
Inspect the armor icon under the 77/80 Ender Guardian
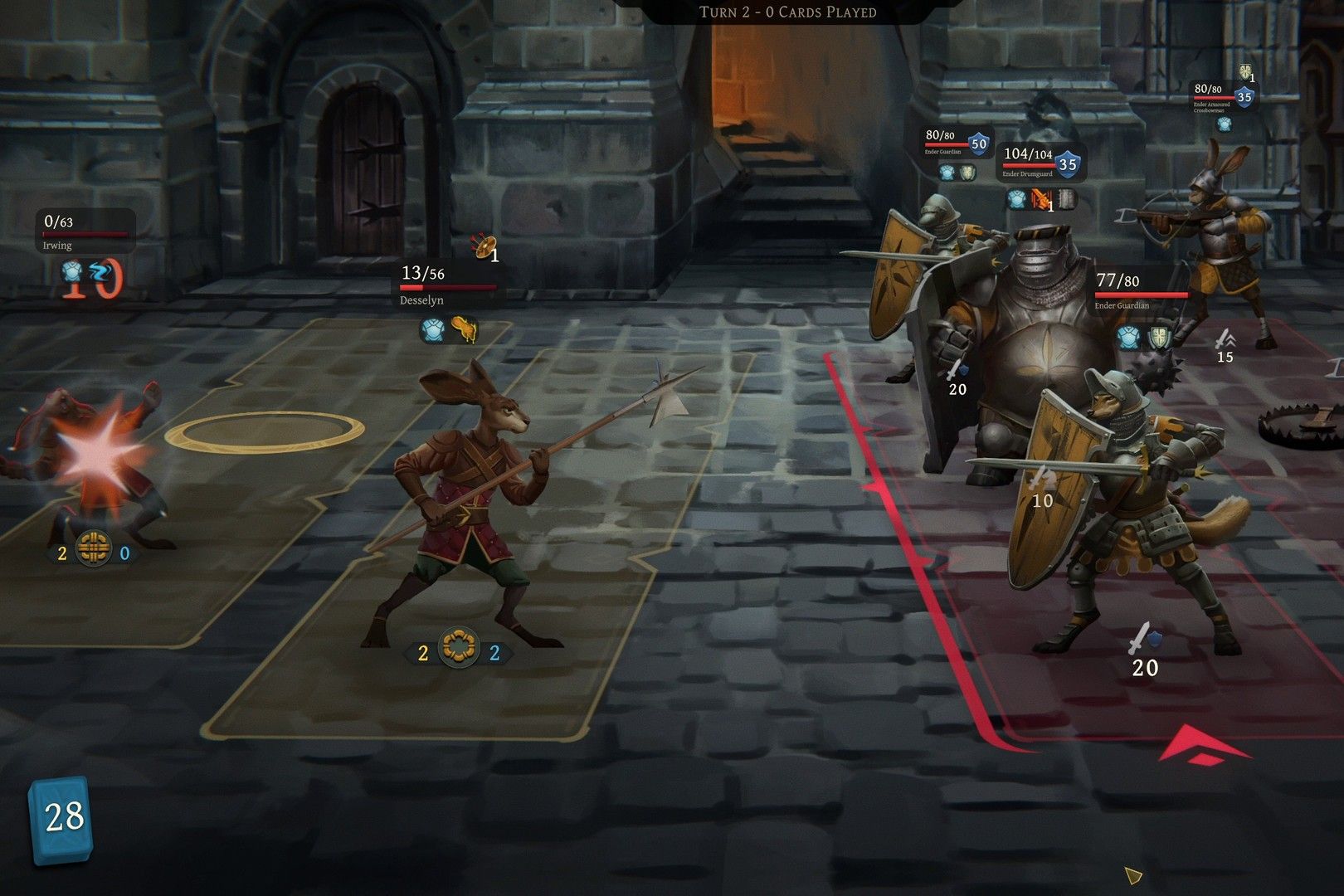1127,338
